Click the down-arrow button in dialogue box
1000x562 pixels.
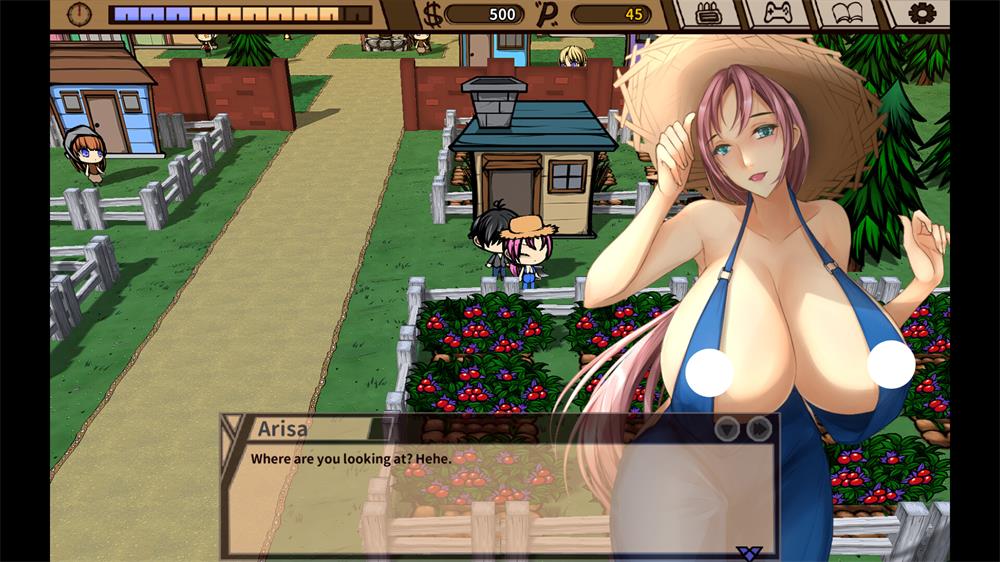click(x=728, y=428)
